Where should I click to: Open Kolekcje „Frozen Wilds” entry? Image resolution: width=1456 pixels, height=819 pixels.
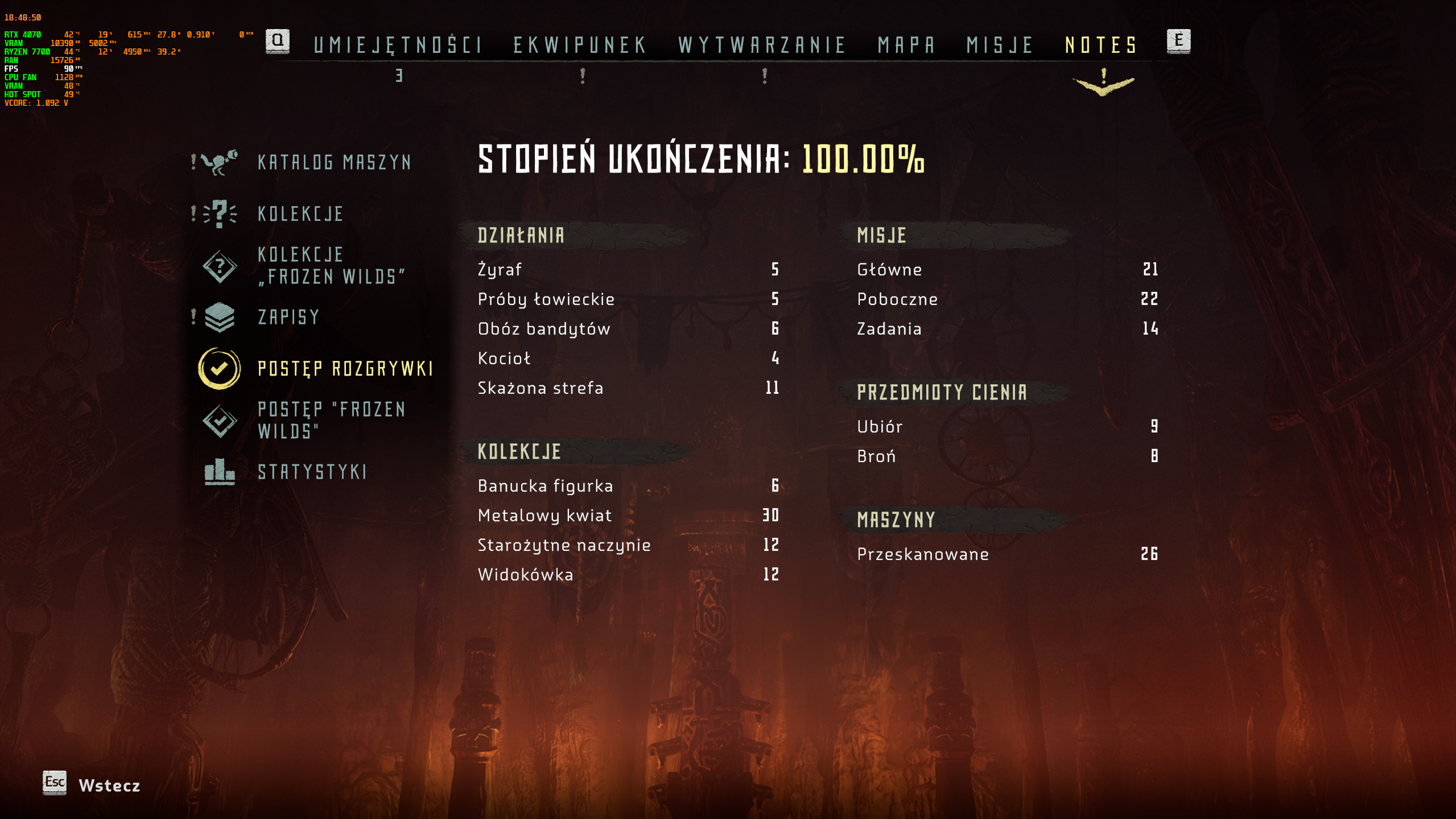[331, 266]
